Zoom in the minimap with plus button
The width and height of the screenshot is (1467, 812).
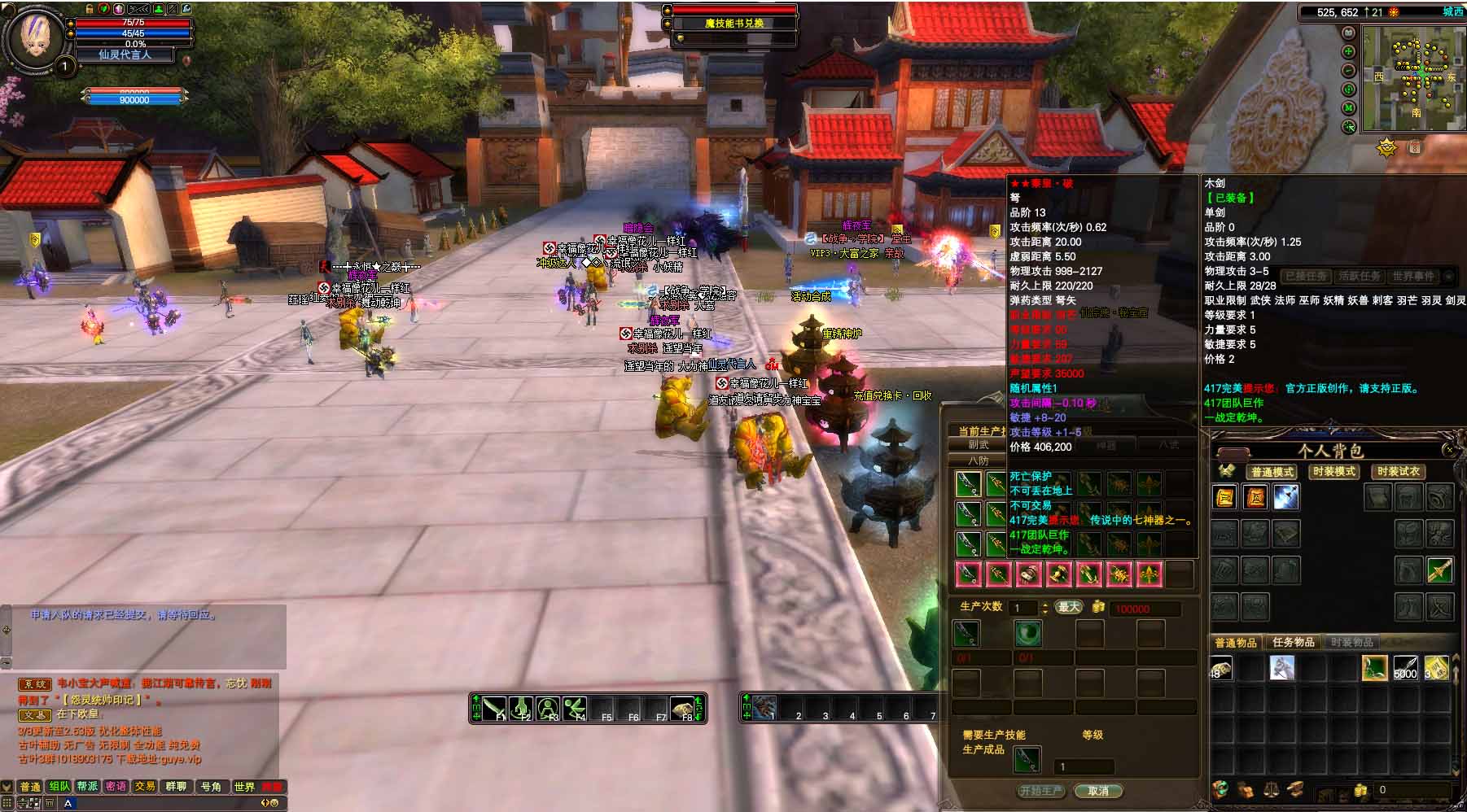(x=1349, y=51)
